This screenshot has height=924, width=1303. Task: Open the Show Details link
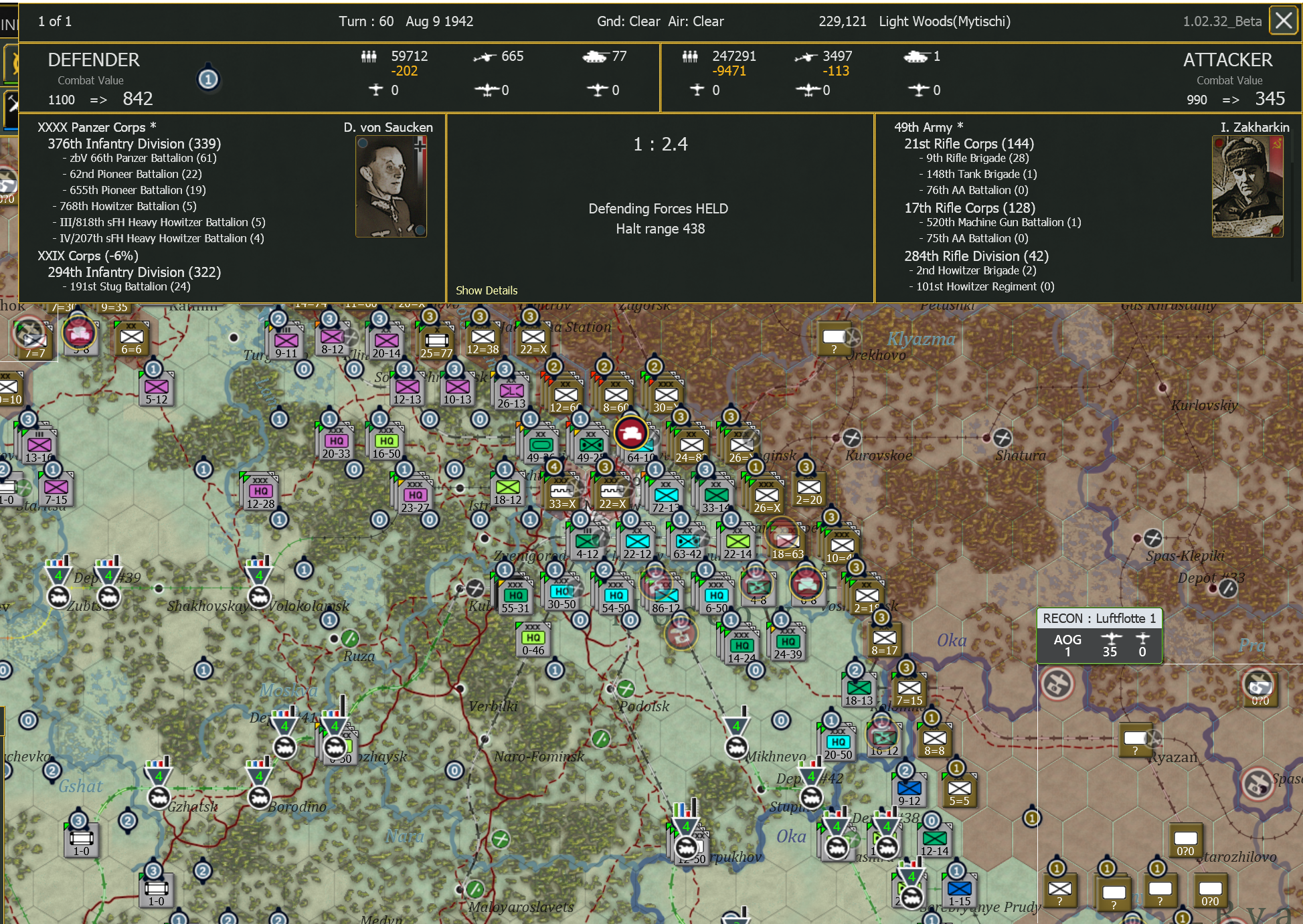(x=487, y=290)
